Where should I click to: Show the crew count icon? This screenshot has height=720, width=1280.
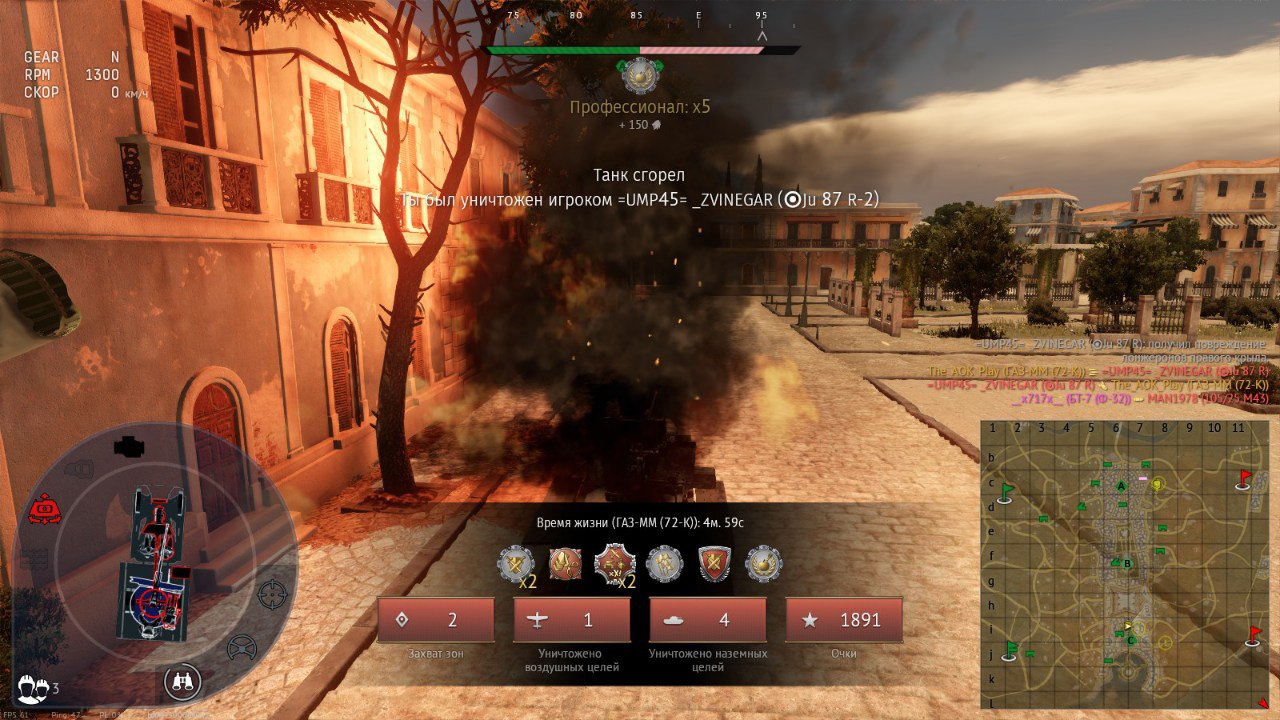[38, 687]
